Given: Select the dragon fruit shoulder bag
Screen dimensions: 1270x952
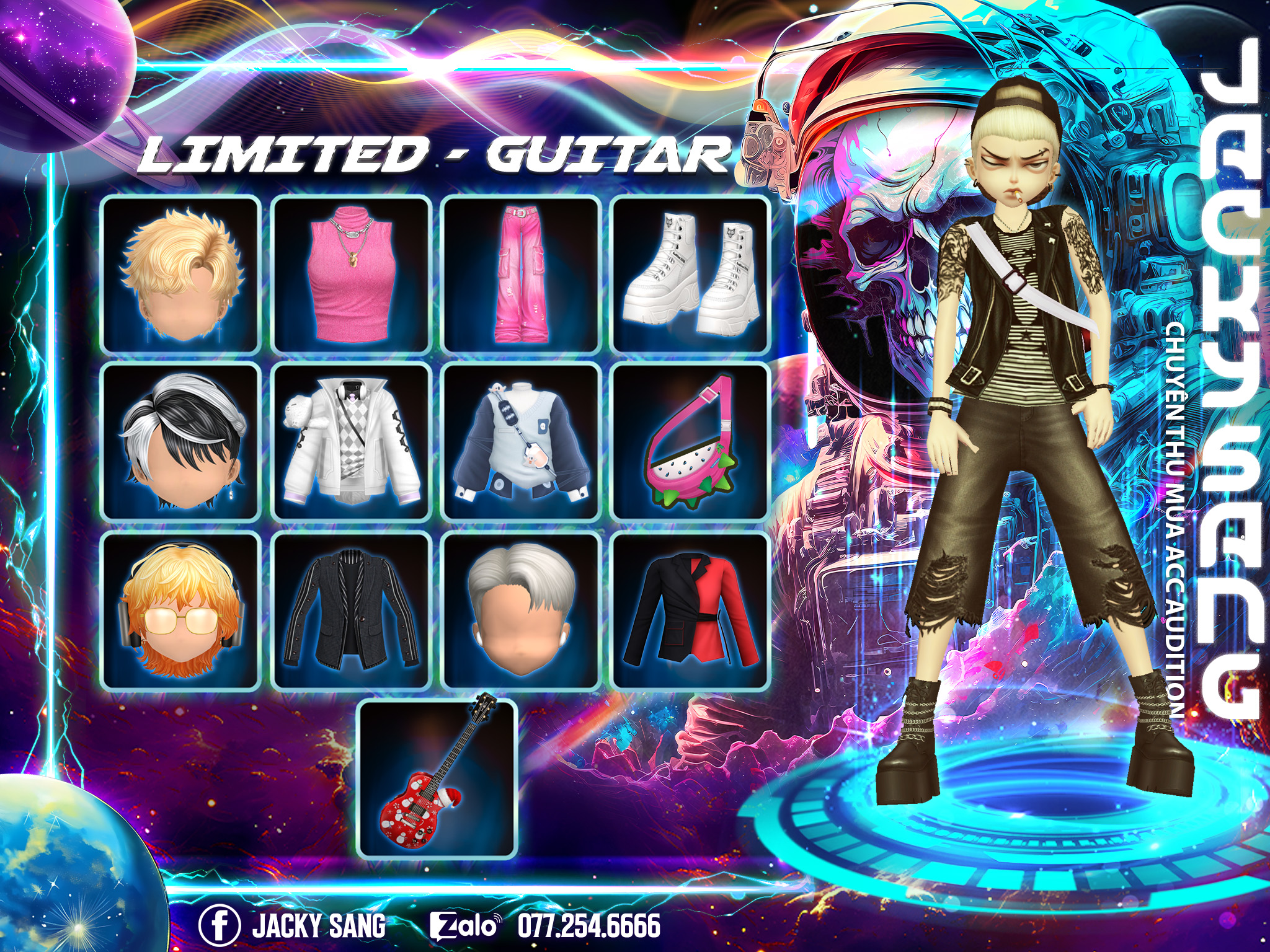Looking at the screenshot, I should (691, 442).
